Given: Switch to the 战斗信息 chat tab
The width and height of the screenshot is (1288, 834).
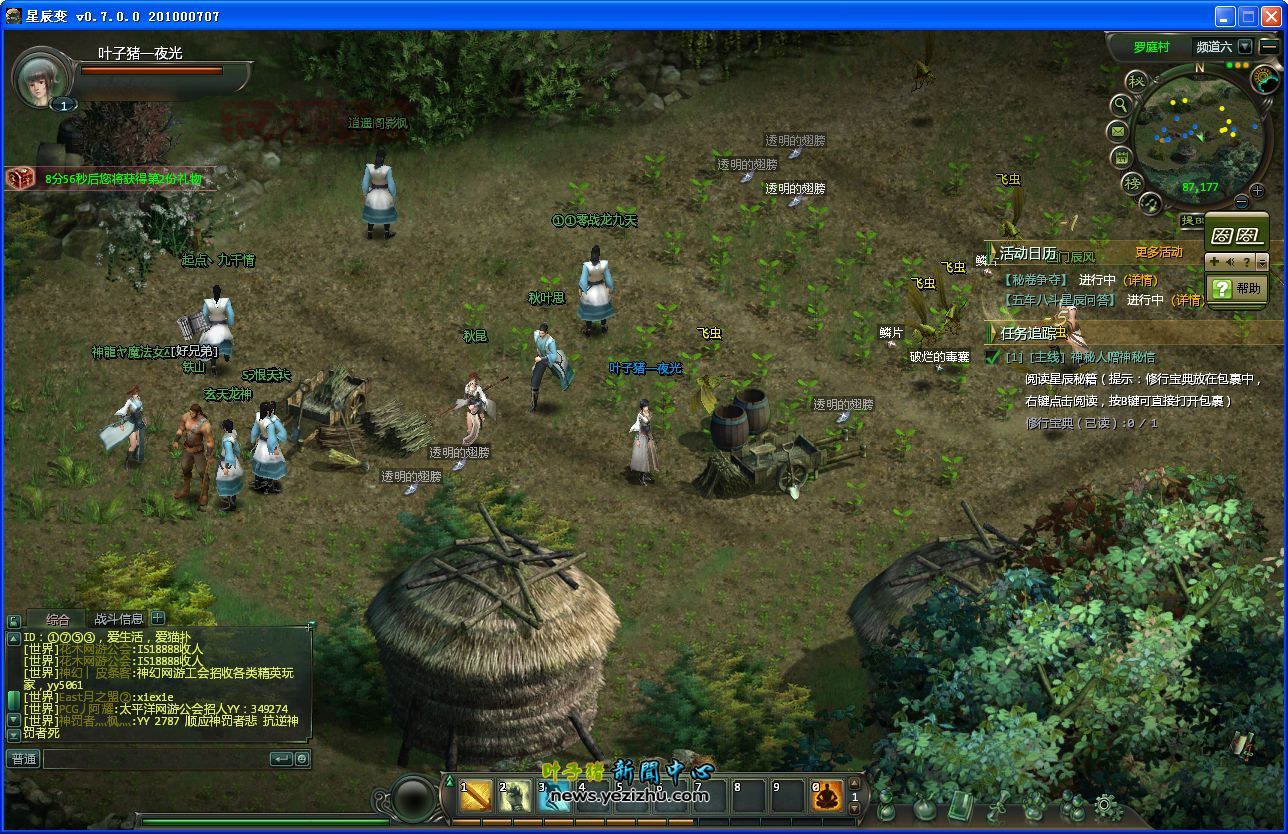Looking at the screenshot, I should click(118, 619).
